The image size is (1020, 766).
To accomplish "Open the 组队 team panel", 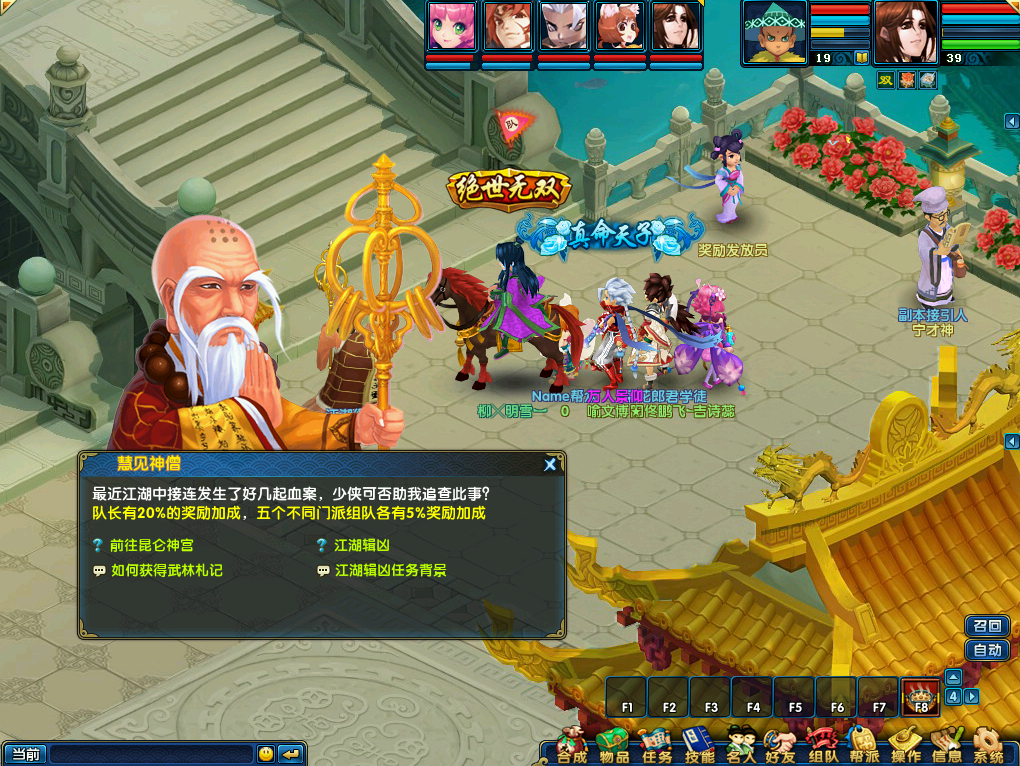I will coord(822,746).
